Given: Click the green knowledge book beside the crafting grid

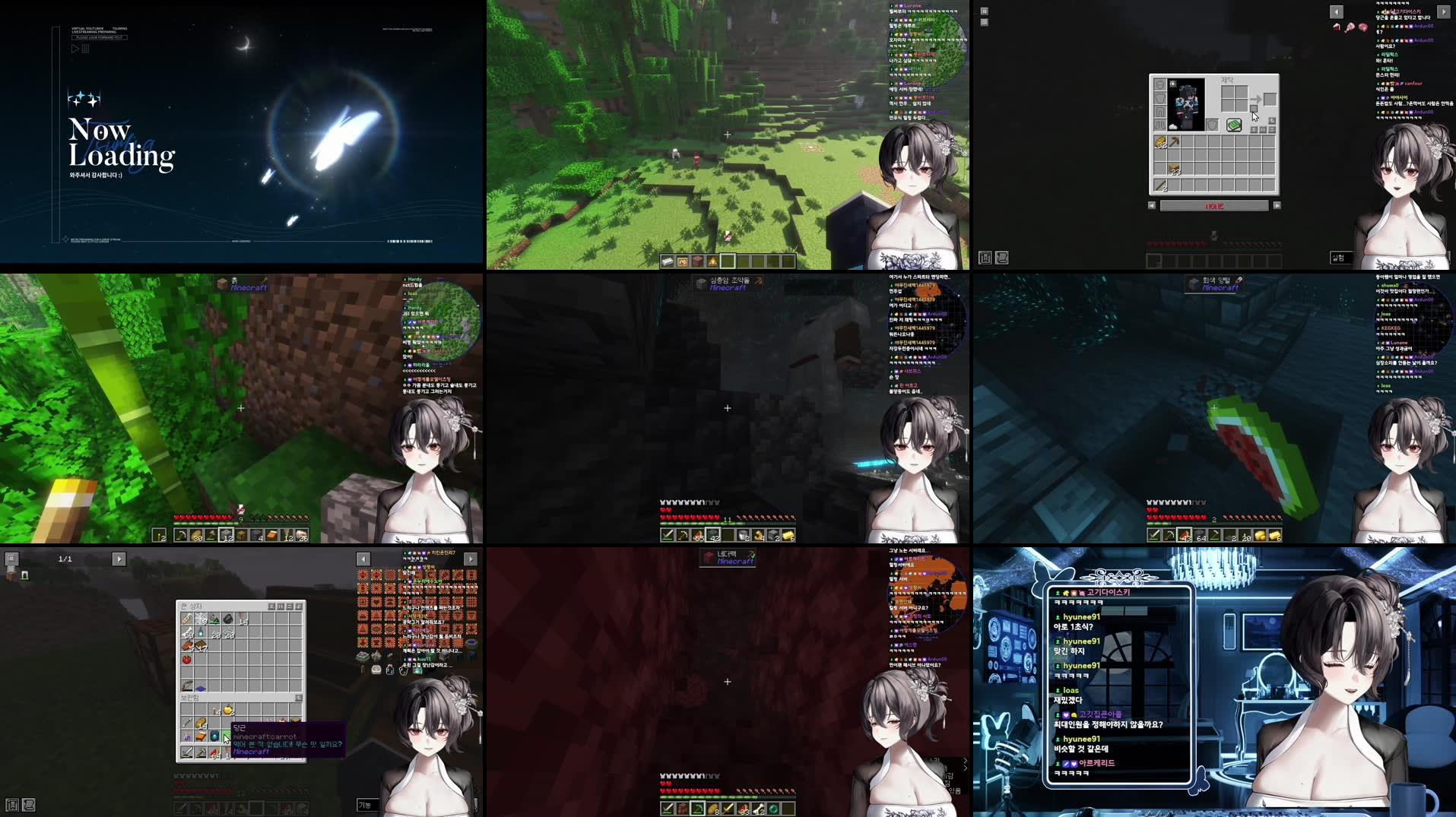Looking at the screenshot, I should click(1234, 125).
